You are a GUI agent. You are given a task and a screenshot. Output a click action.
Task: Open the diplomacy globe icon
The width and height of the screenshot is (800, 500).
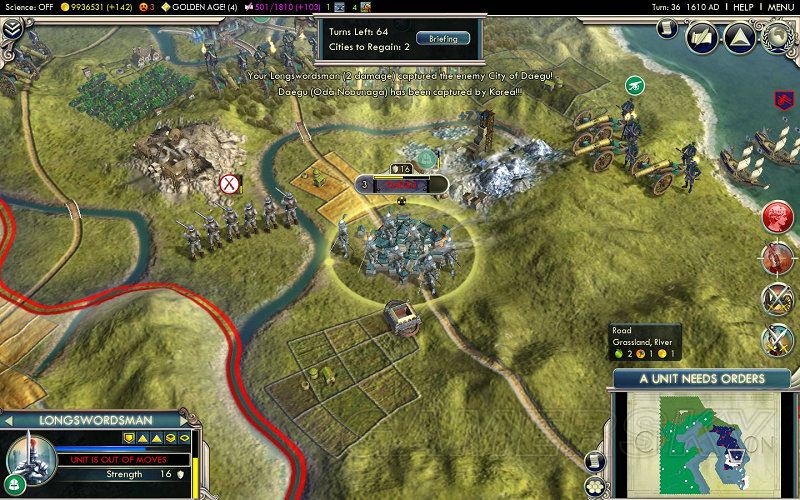click(x=776, y=37)
